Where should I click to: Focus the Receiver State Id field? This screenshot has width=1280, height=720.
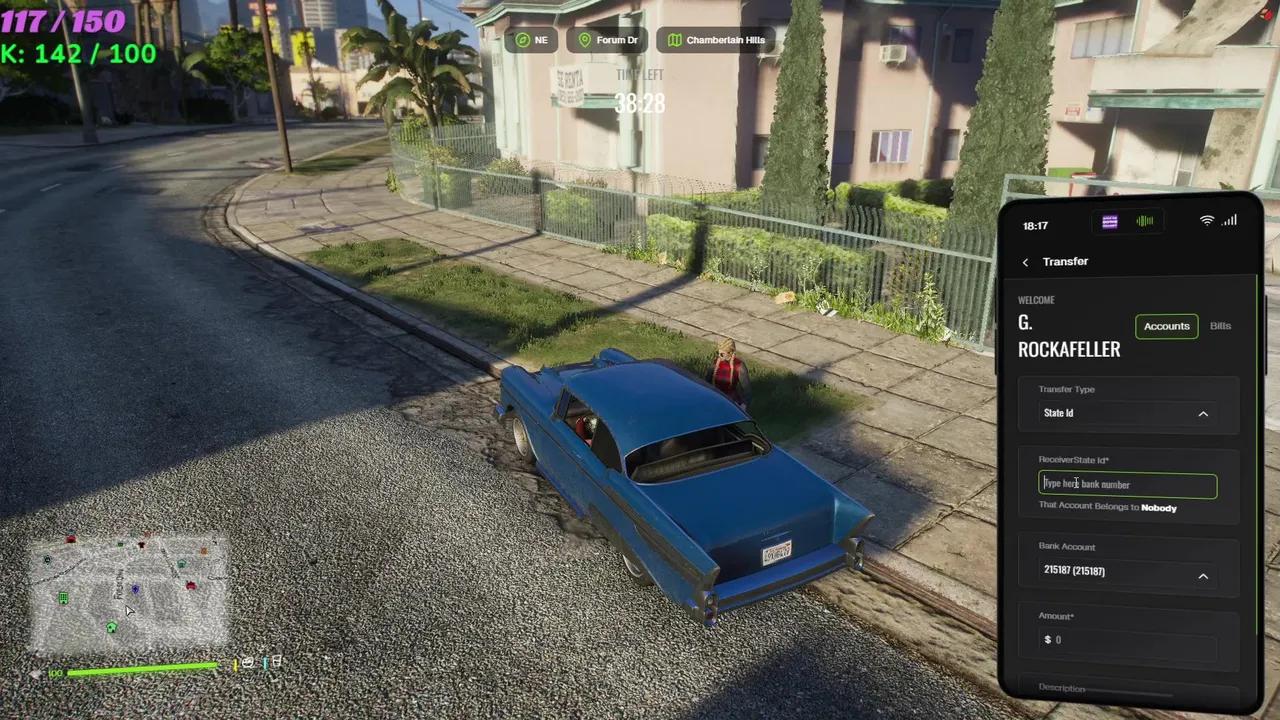[1127, 485]
